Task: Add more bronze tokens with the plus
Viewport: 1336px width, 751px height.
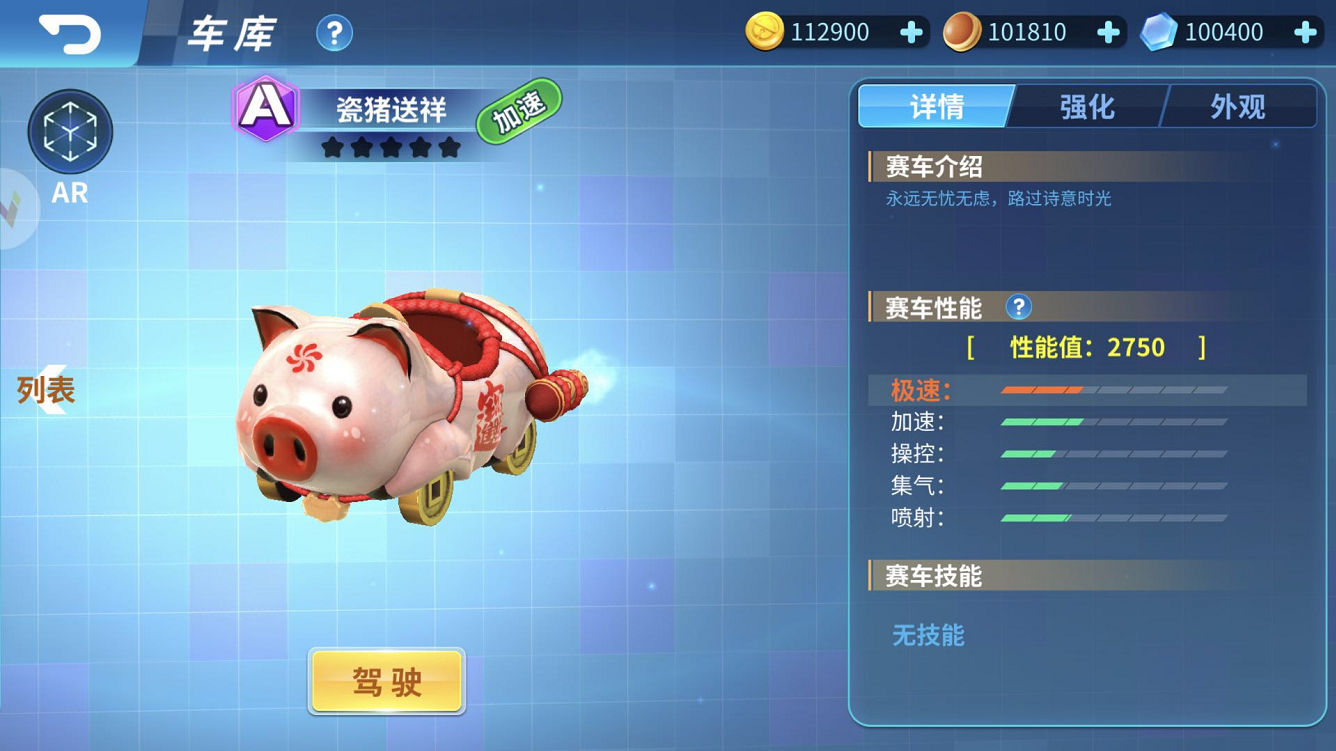Action: point(1108,33)
